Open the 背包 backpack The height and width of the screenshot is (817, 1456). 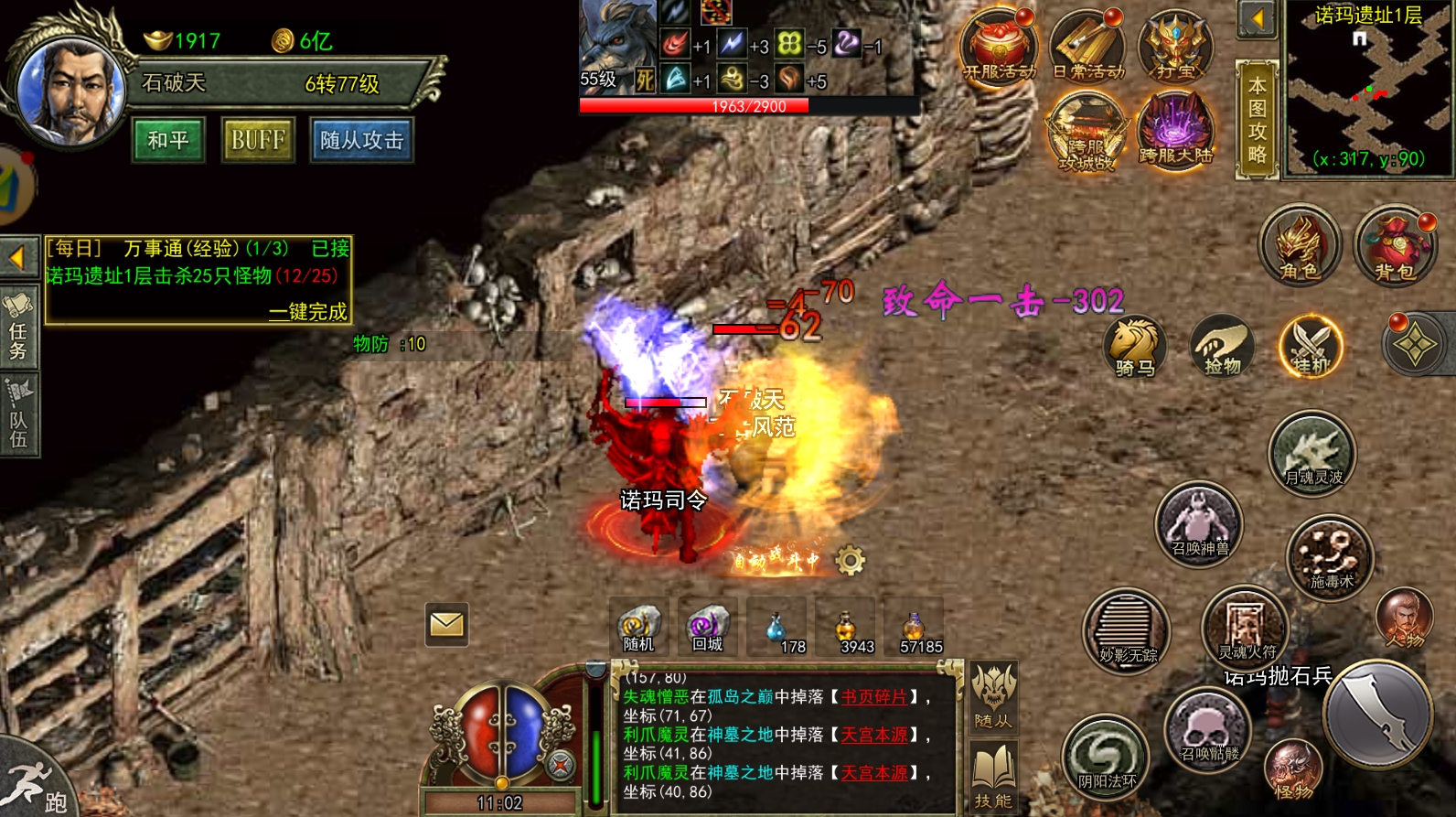point(1394,245)
